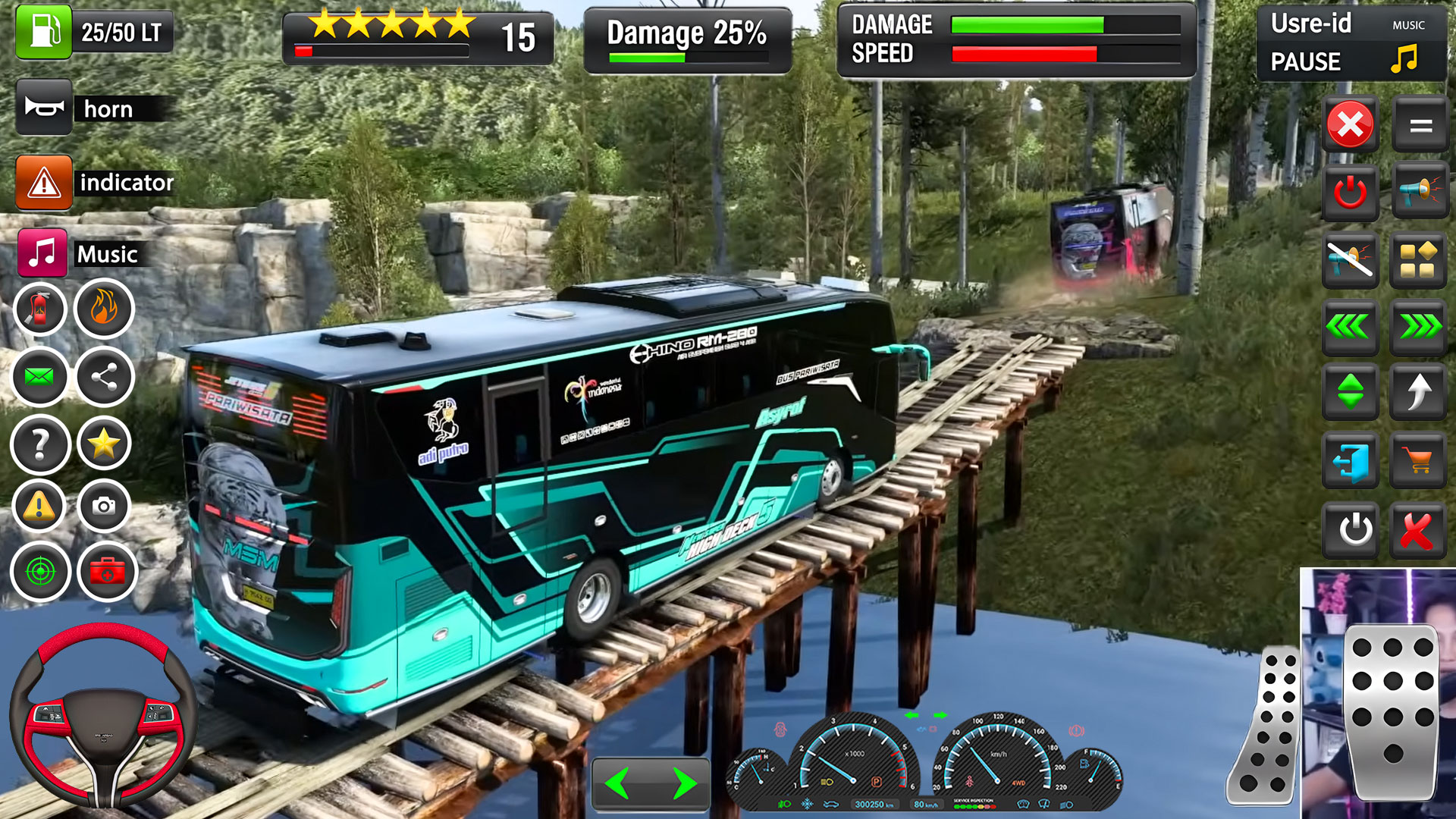1456x819 pixels.
Task: Click the green crosshair target icon
Action: 40,571
